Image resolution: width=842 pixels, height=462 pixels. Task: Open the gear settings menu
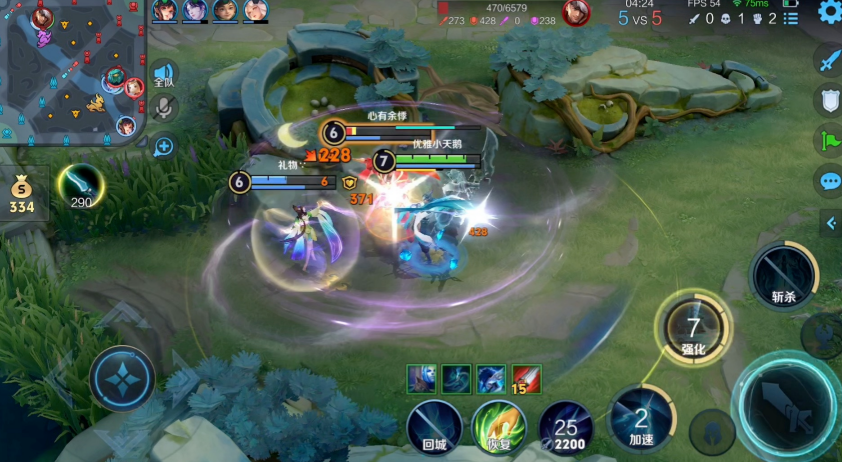[x=828, y=12]
